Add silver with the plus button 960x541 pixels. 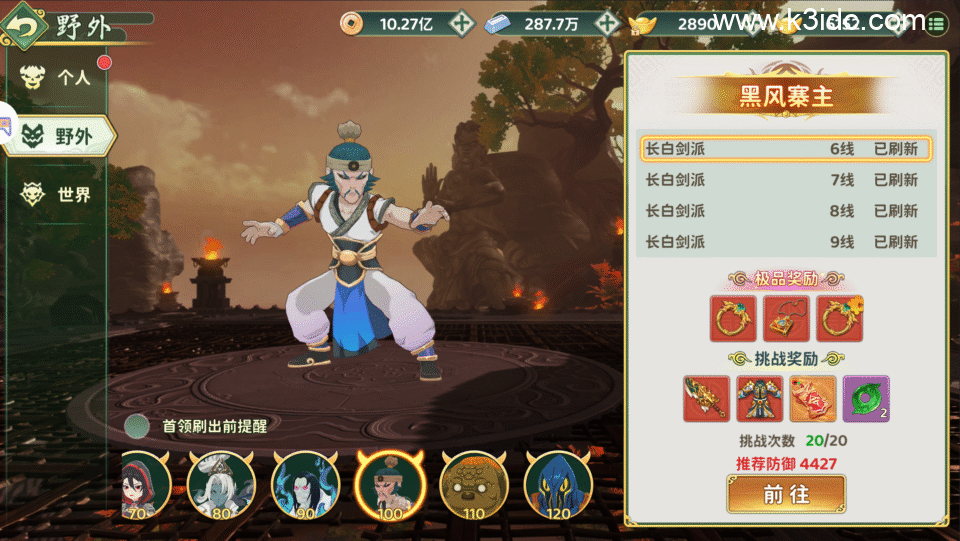click(609, 23)
